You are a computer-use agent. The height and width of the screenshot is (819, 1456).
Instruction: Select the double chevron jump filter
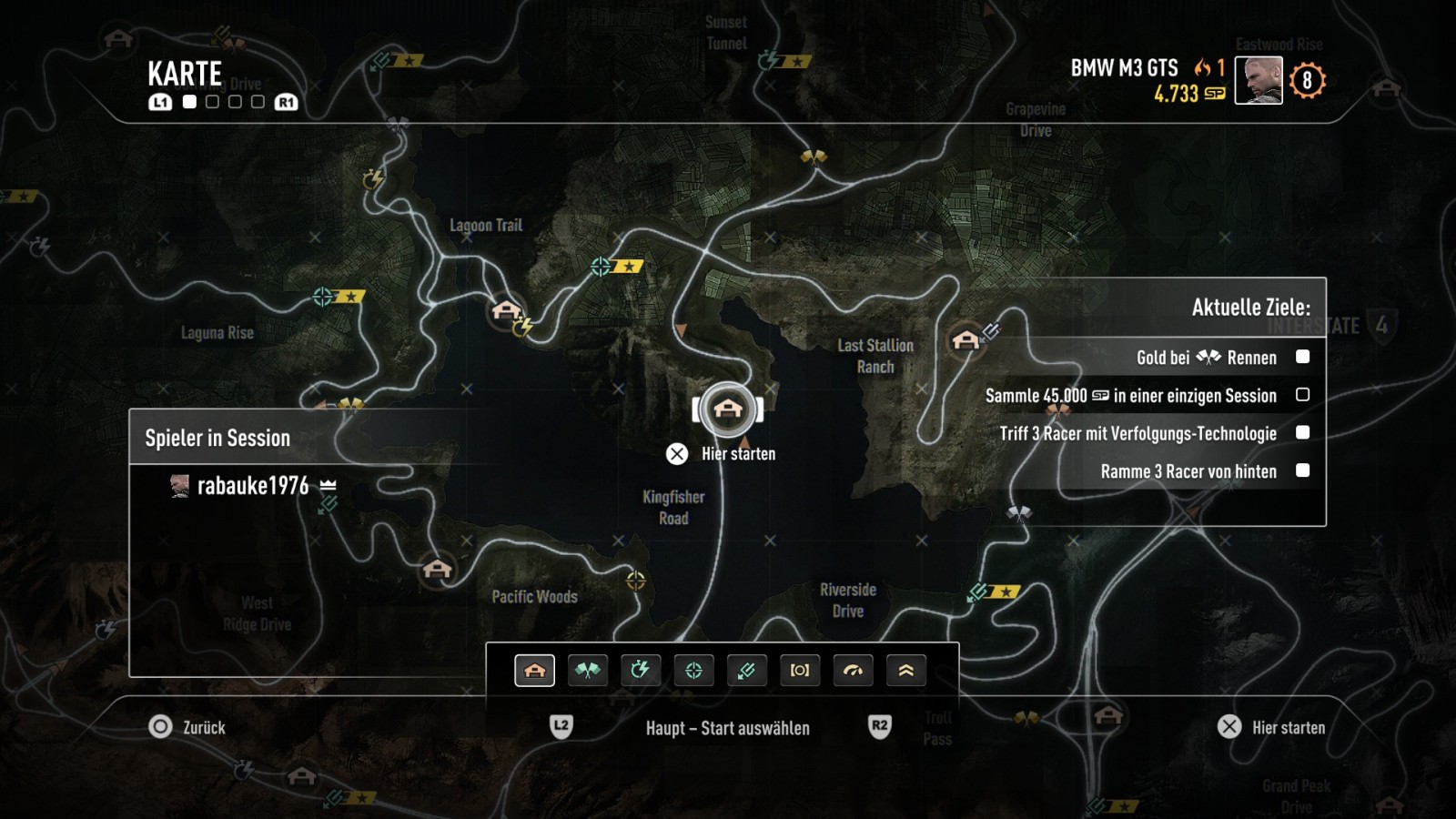point(905,671)
